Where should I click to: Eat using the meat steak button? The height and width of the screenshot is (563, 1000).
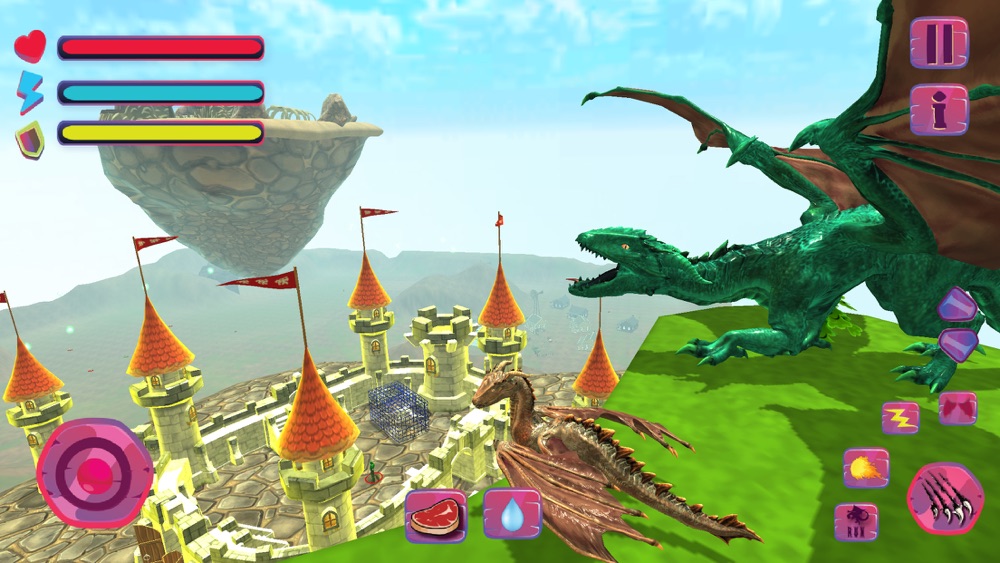pyautogui.click(x=436, y=515)
